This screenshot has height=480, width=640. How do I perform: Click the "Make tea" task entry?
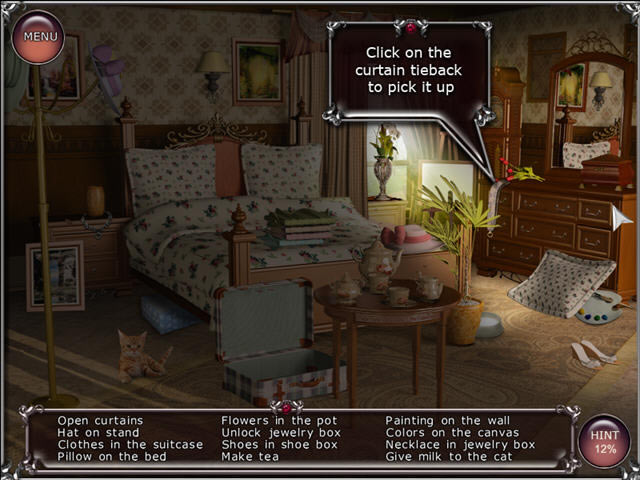tap(251, 456)
